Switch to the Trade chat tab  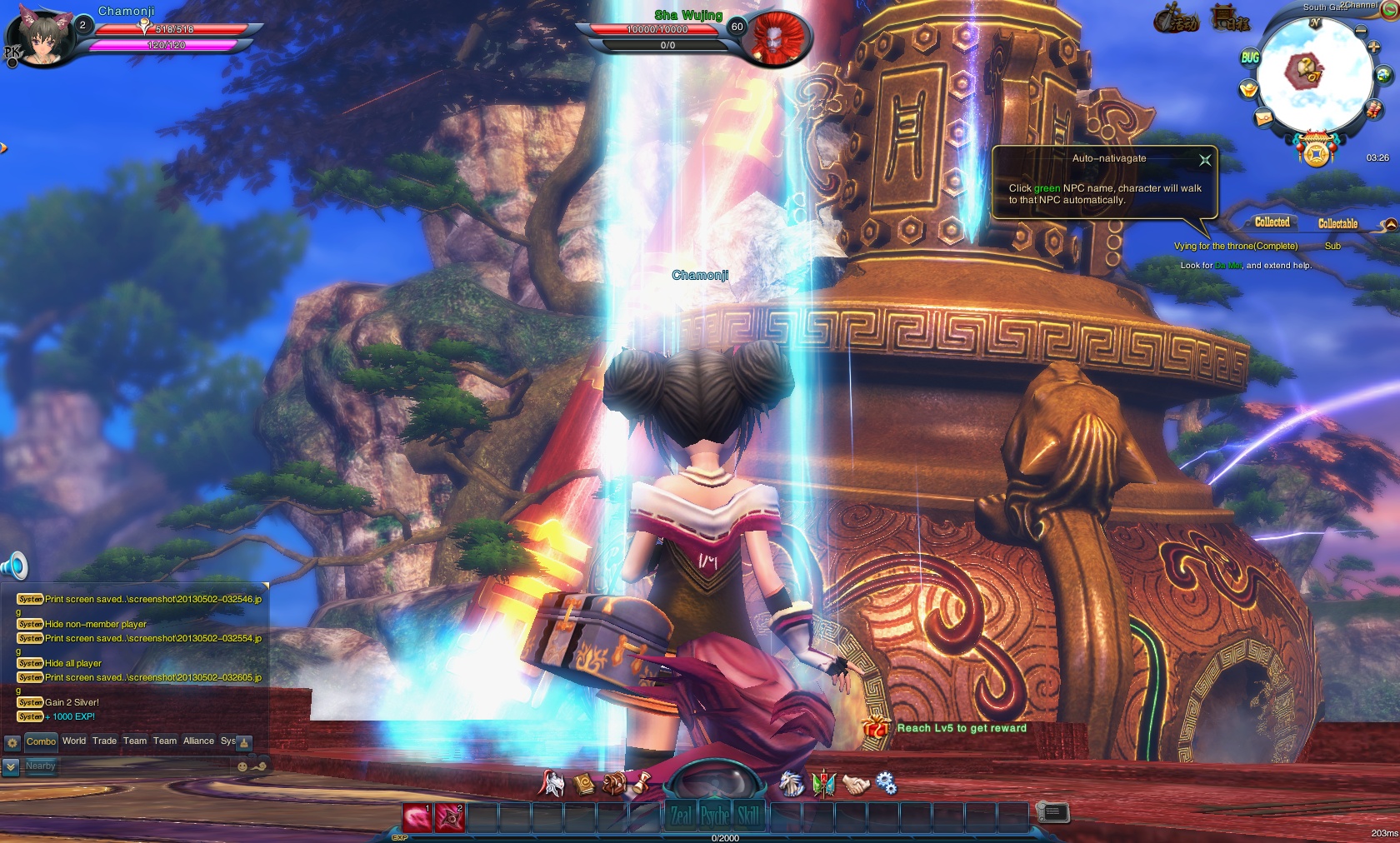click(104, 741)
